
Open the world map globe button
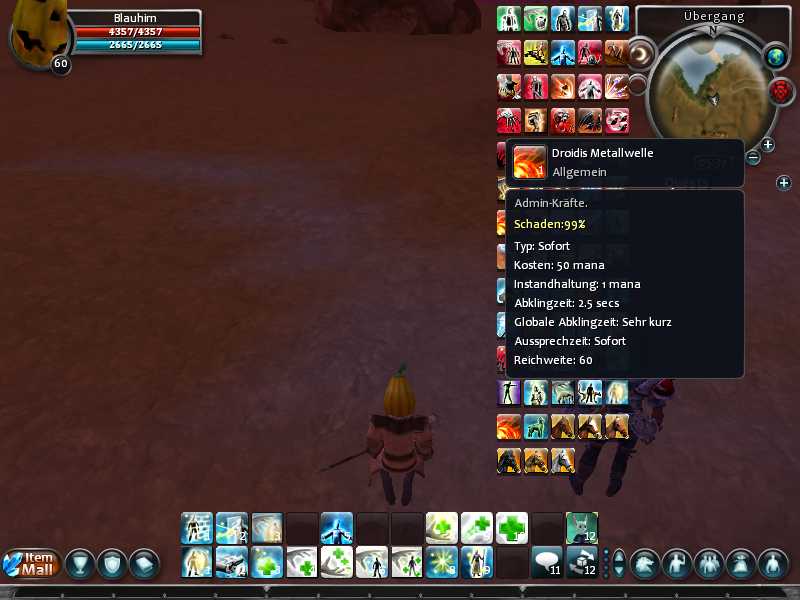778,57
